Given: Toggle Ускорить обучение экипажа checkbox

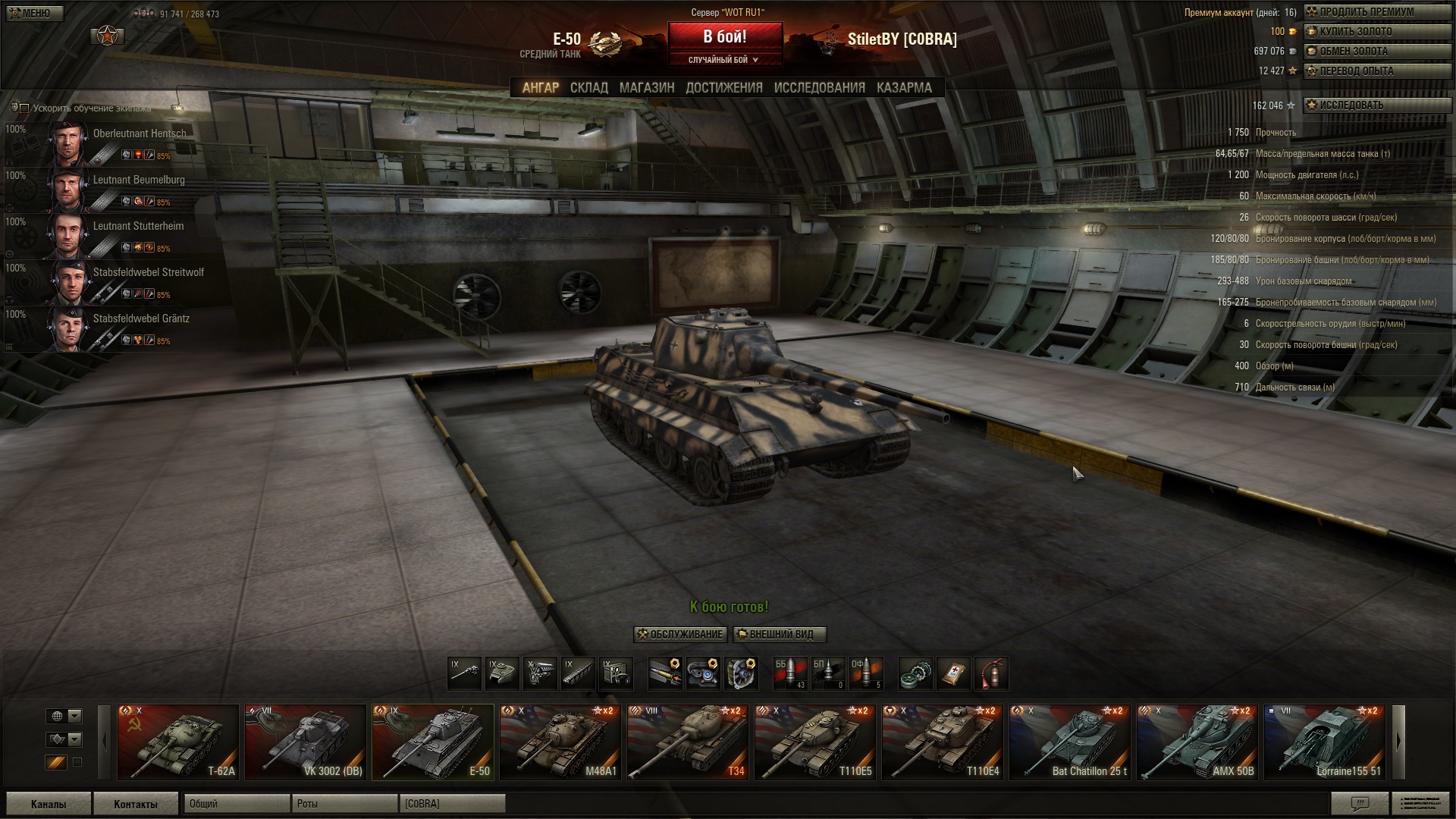Looking at the screenshot, I should [24, 108].
